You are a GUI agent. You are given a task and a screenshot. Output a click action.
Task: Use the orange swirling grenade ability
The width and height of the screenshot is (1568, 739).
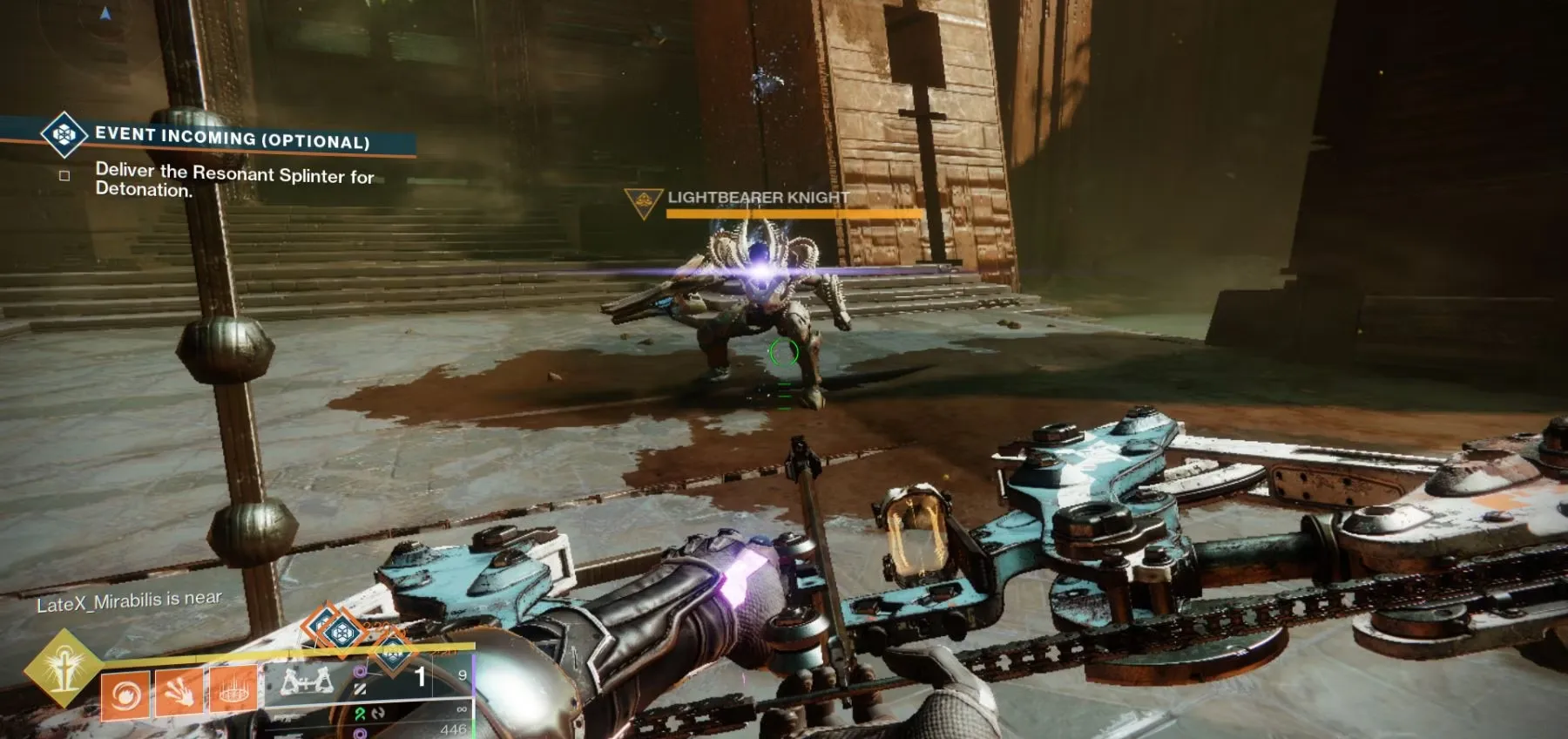[126, 695]
